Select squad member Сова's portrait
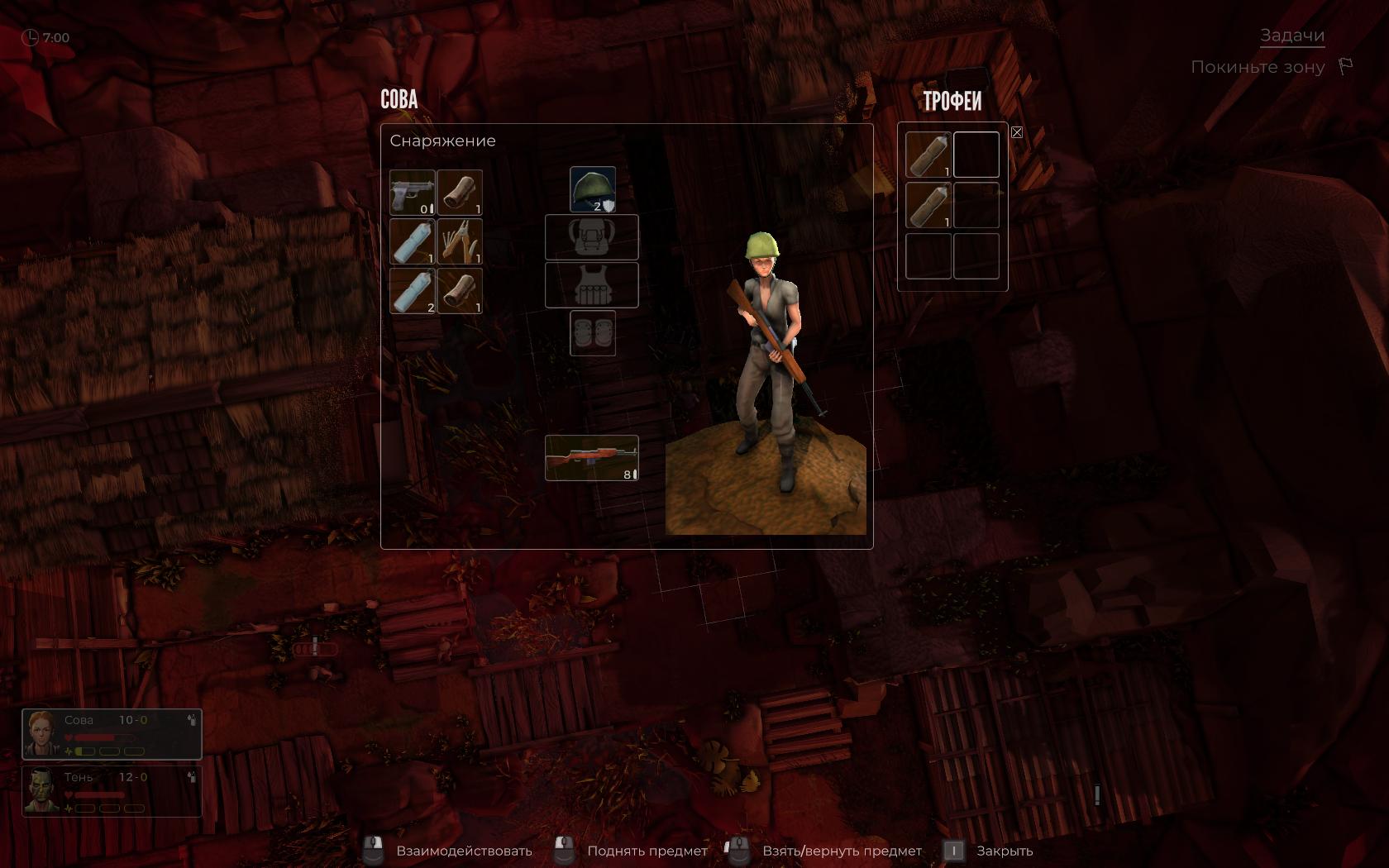 [x=41, y=733]
